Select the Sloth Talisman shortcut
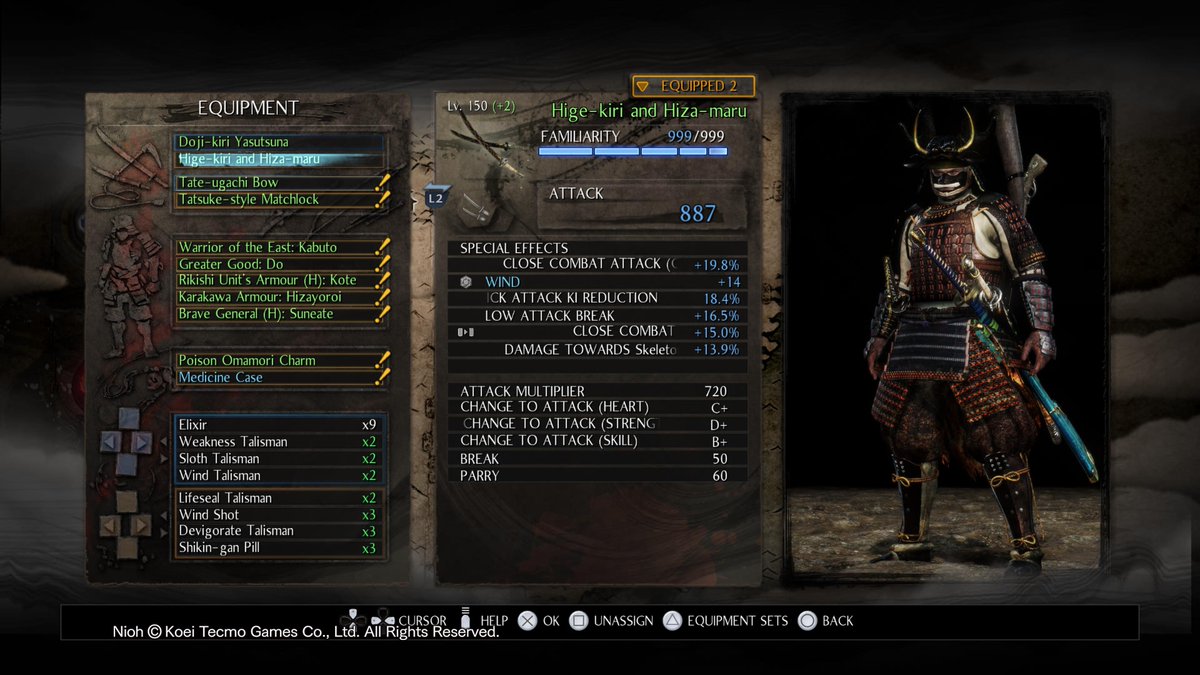The image size is (1200, 675). pos(277,459)
